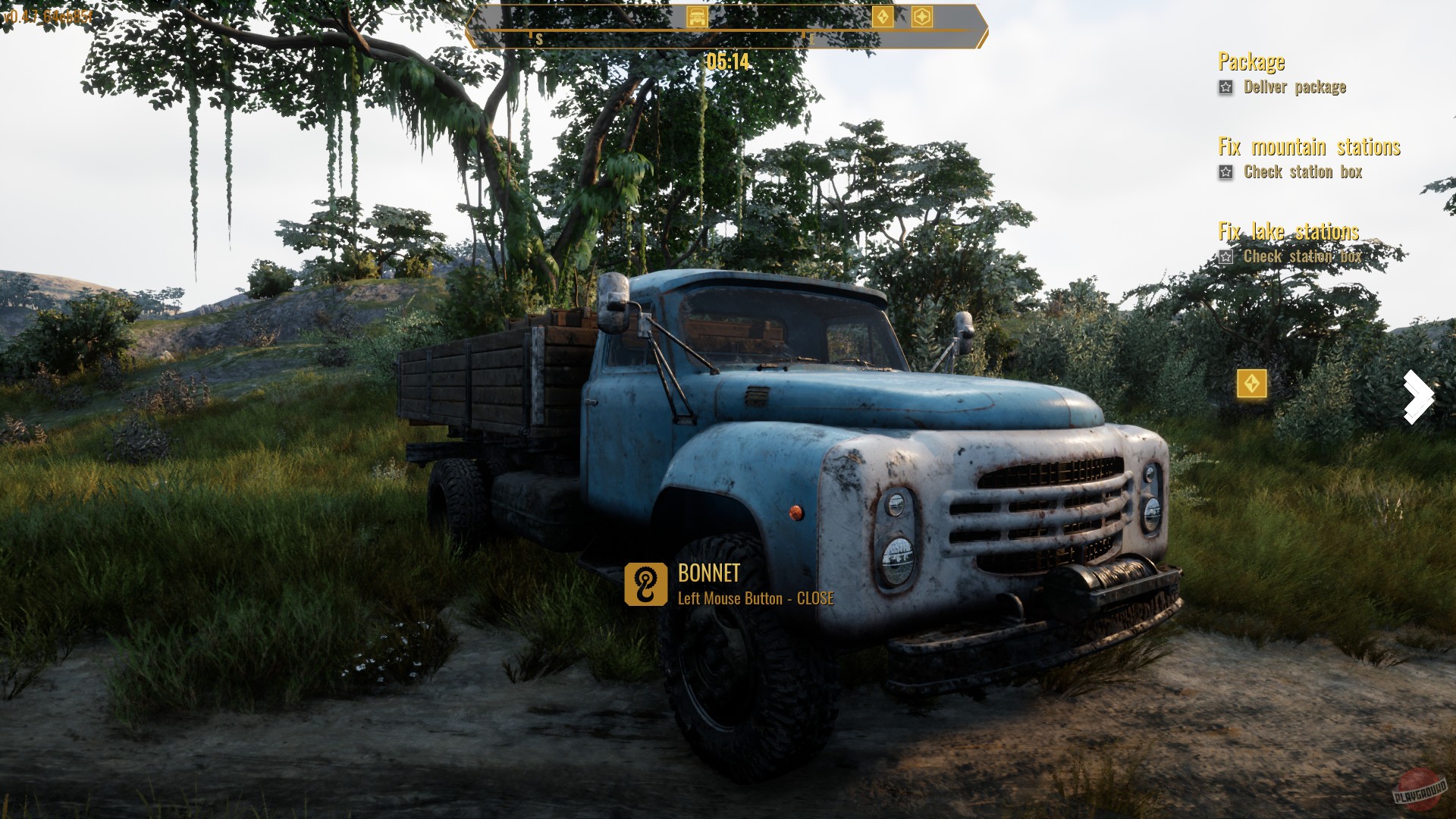The image size is (1456, 819).
Task: Expand the panel using the white double arrow
Action: (1417, 397)
